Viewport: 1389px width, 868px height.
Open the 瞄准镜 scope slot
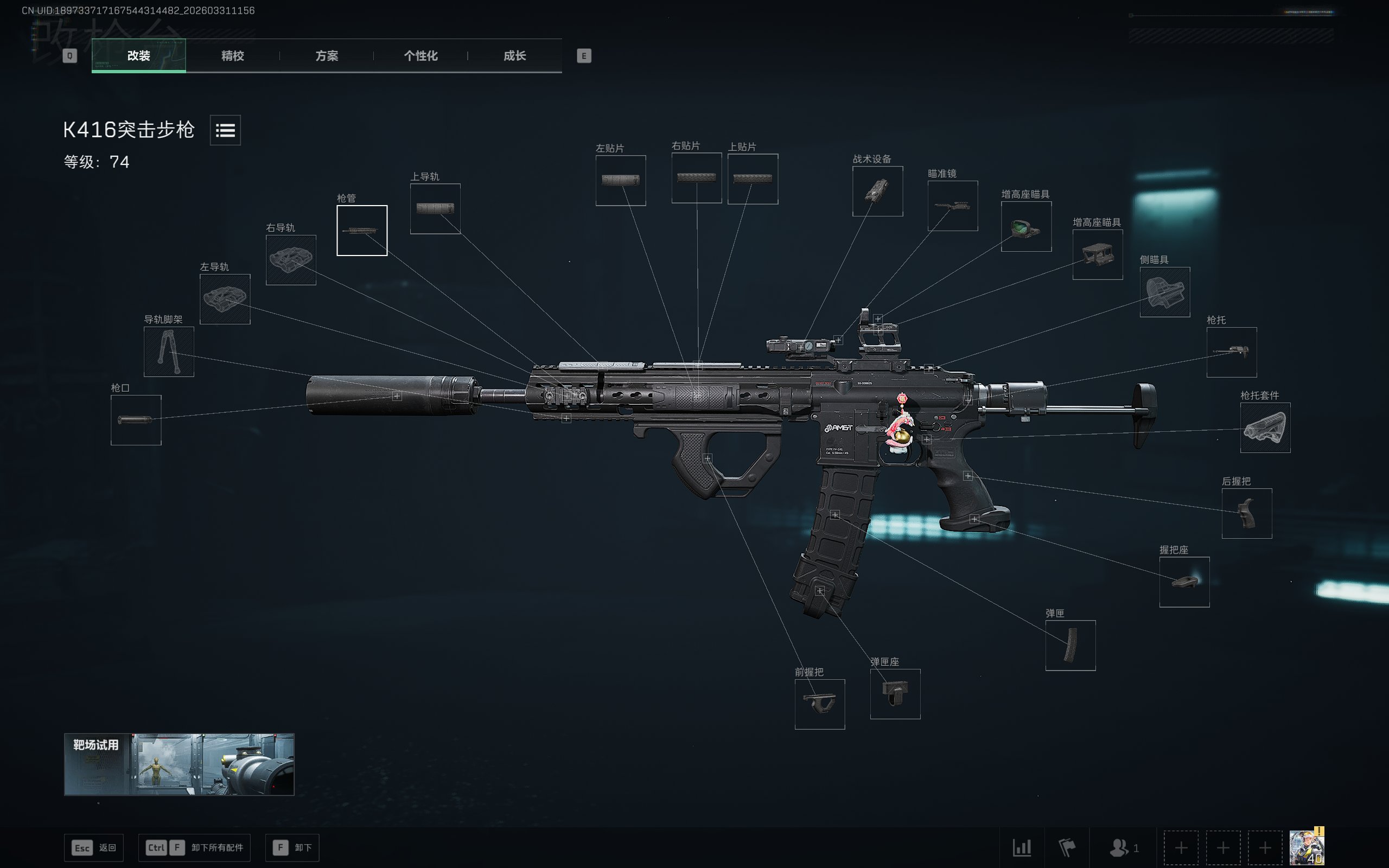(952, 206)
